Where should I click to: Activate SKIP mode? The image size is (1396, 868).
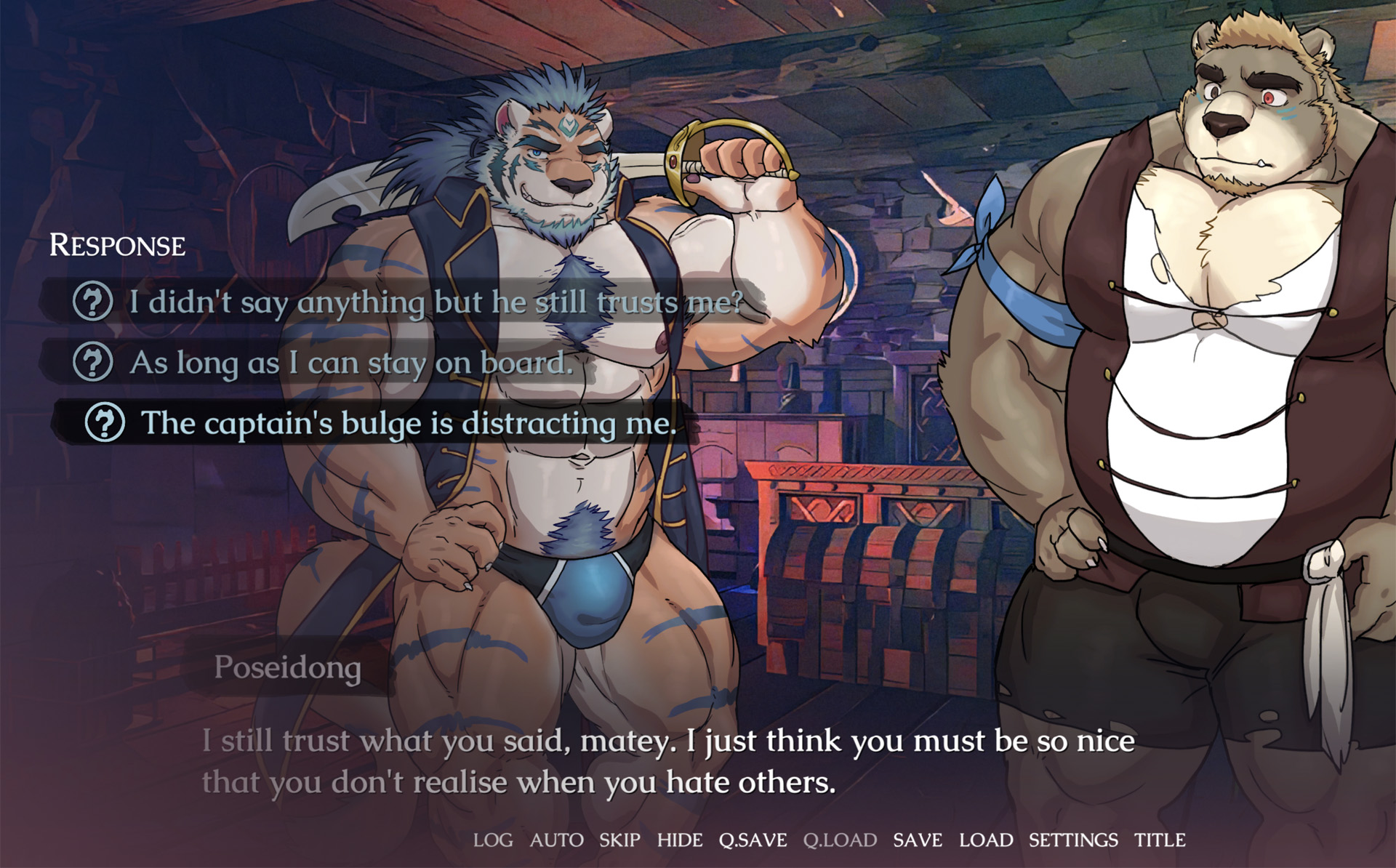[619, 840]
